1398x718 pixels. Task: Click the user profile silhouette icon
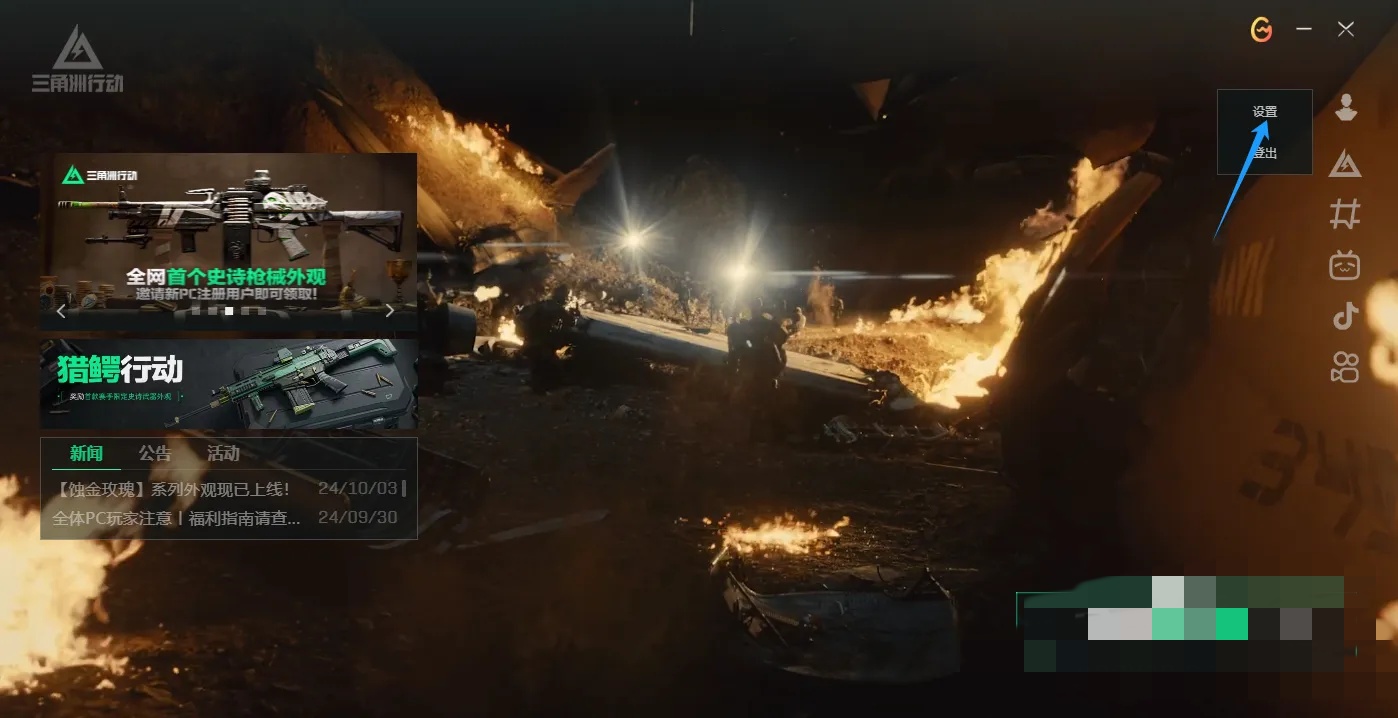click(1346, 108)
